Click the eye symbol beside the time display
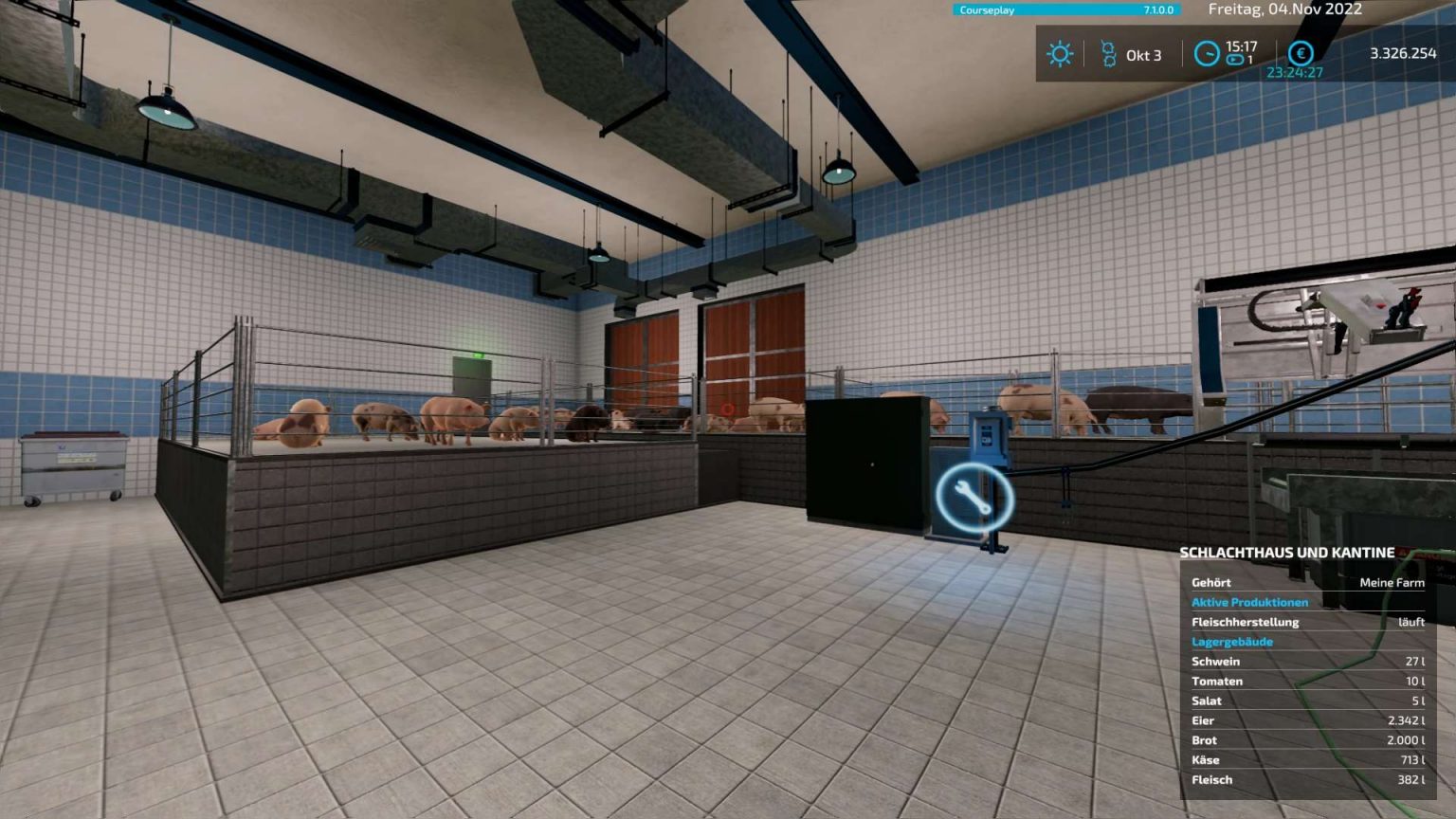 pos(1235,61)
